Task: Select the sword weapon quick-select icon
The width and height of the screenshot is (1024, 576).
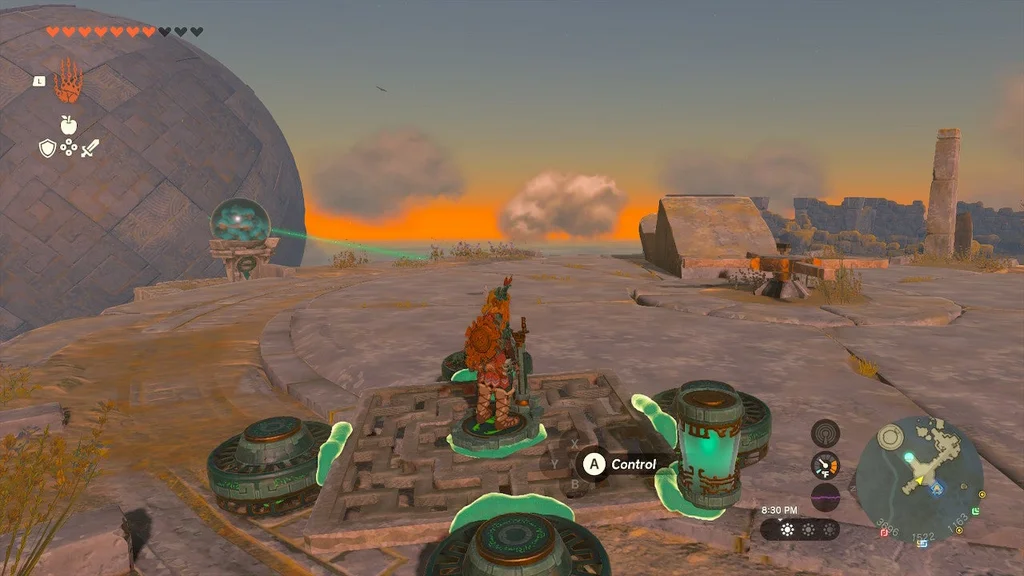Action: click(90, 149)
